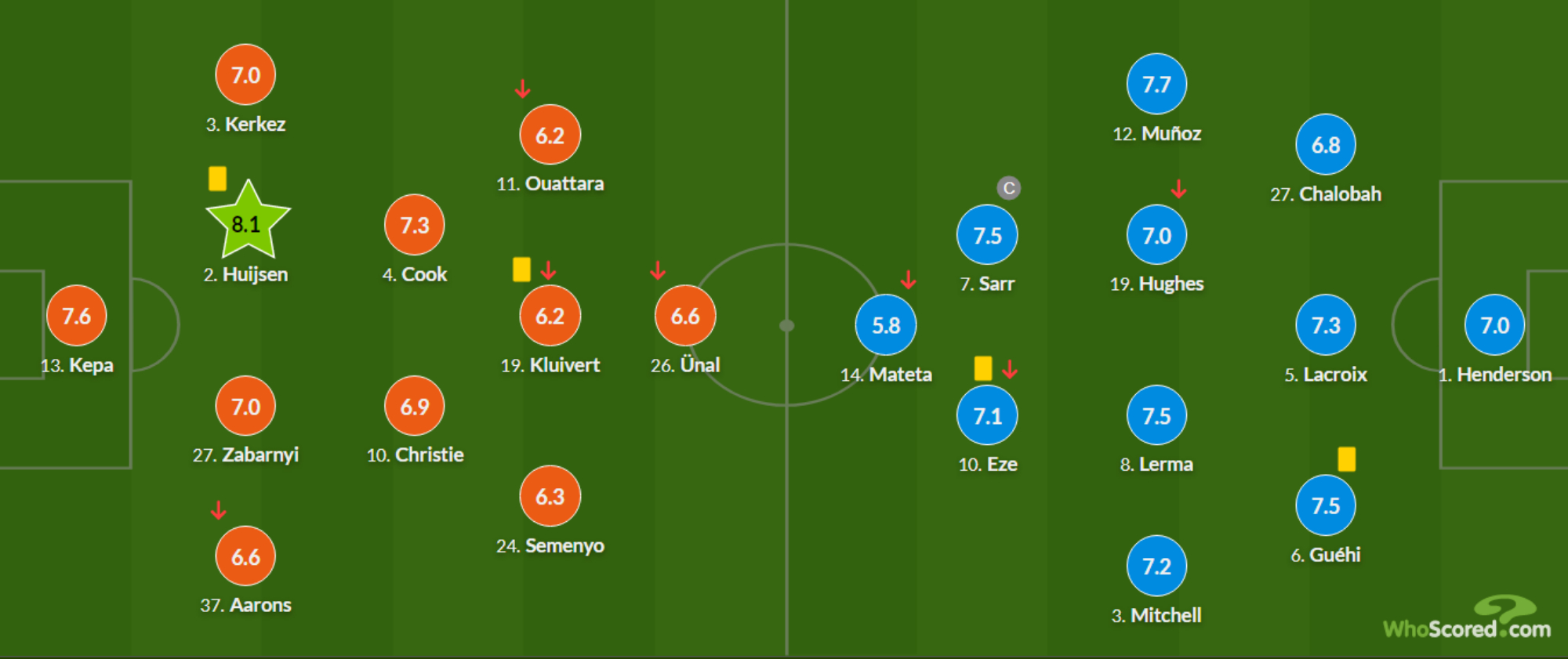Open Mitchell's 7.2 player marker

(1156, 566)
